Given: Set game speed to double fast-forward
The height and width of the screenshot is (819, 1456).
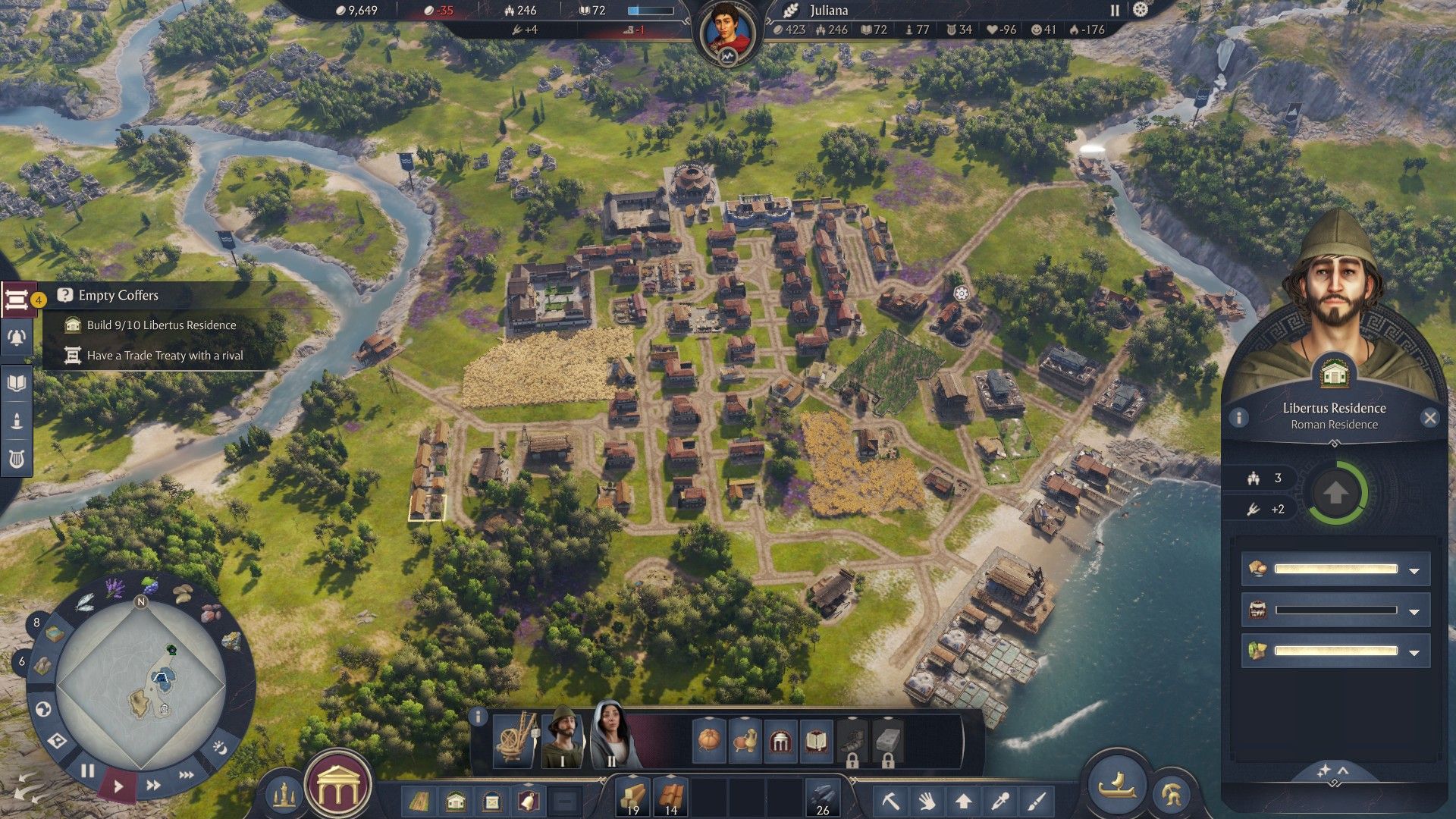Looking at the screenshot, I should click(153, 785).
